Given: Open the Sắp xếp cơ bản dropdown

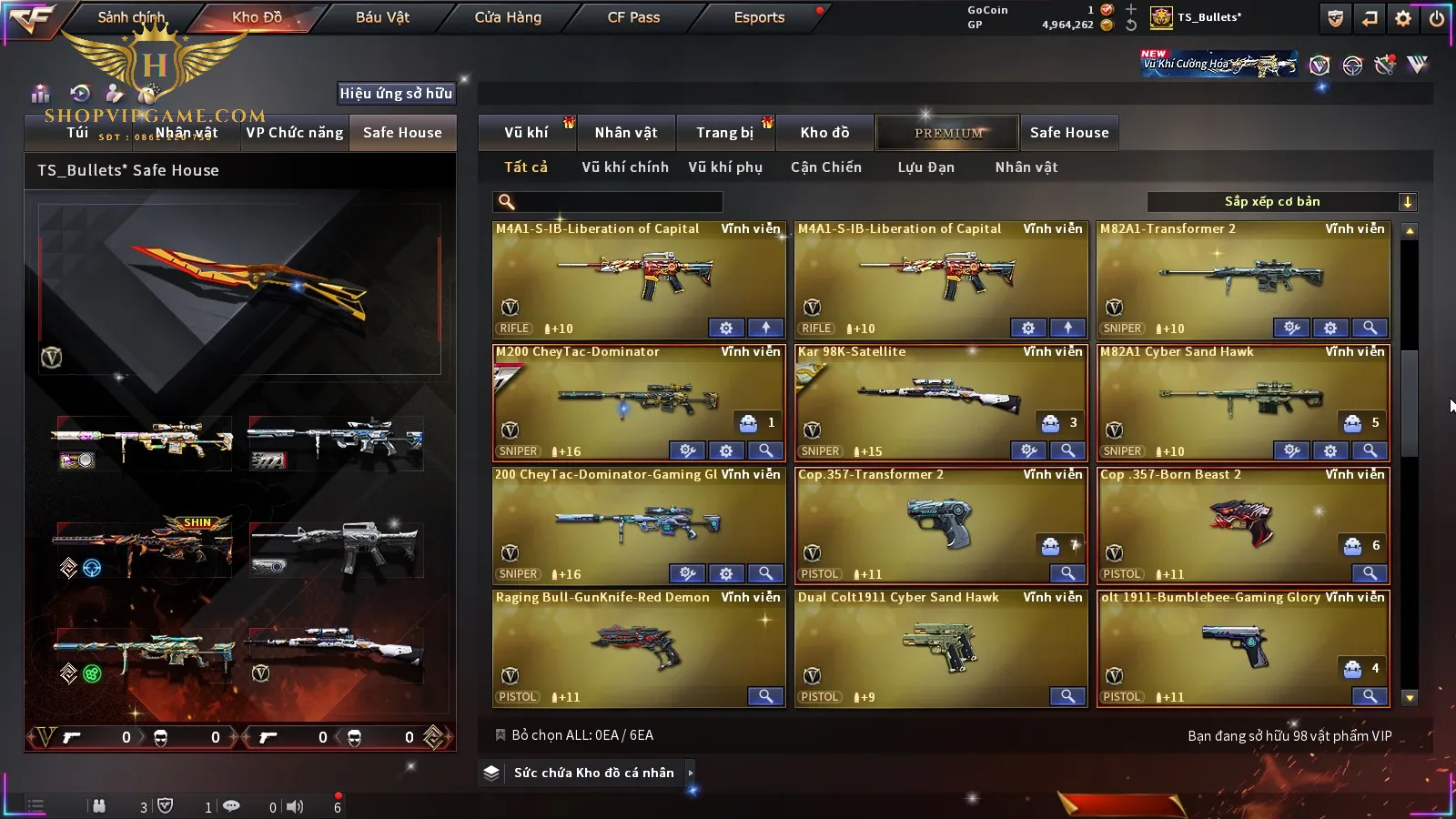Looking at the screenshot, I should click(1281, 202).
